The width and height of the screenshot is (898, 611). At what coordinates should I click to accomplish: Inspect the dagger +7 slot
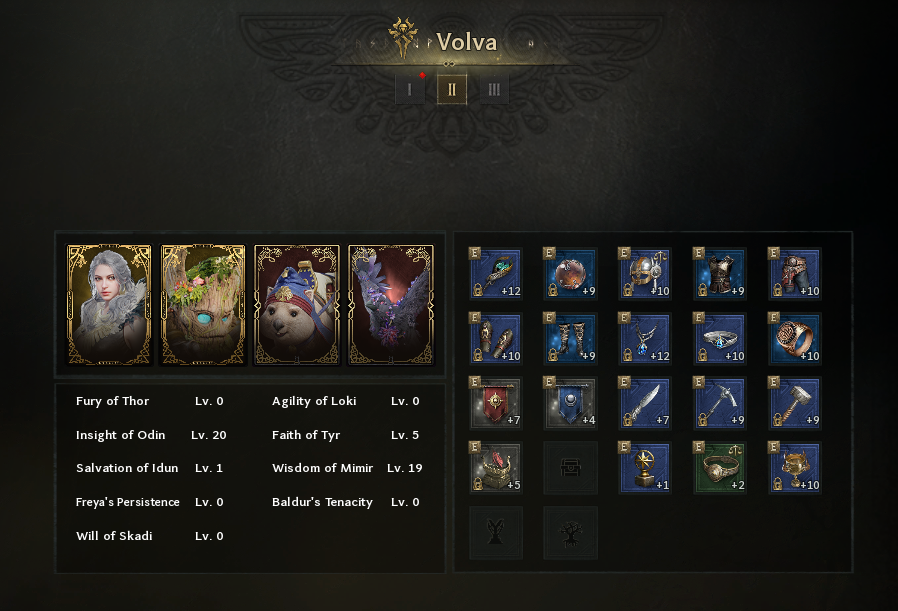[x=645, y=403]
